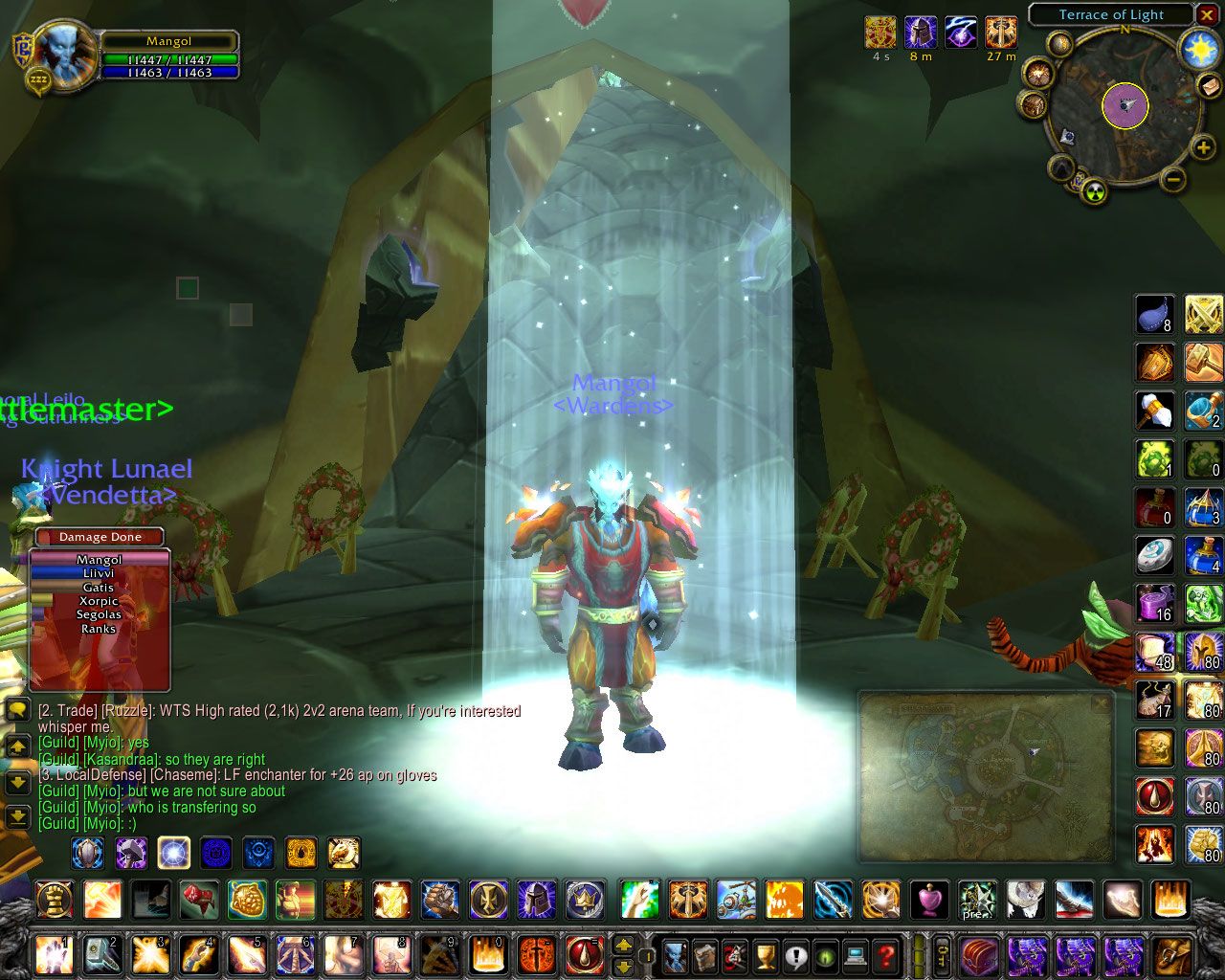Activate the hammer ability in slot 2
The width and height of the screenshot is (1225, 980).
click(x=101, y=954)
